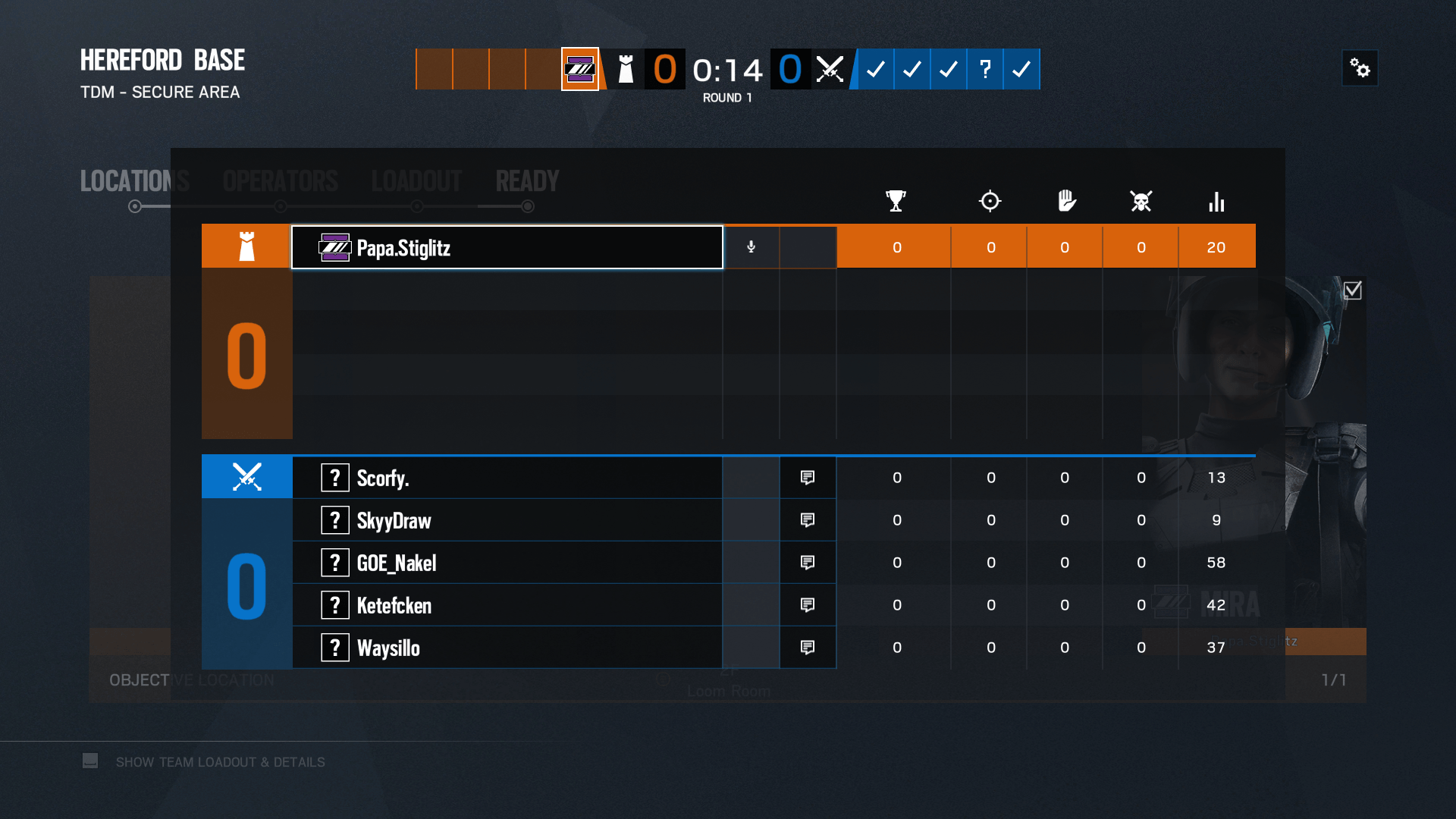This screenshot has width=1456, height=819.
Task: Click the hand assists column icon
Action: point(1065,201)
